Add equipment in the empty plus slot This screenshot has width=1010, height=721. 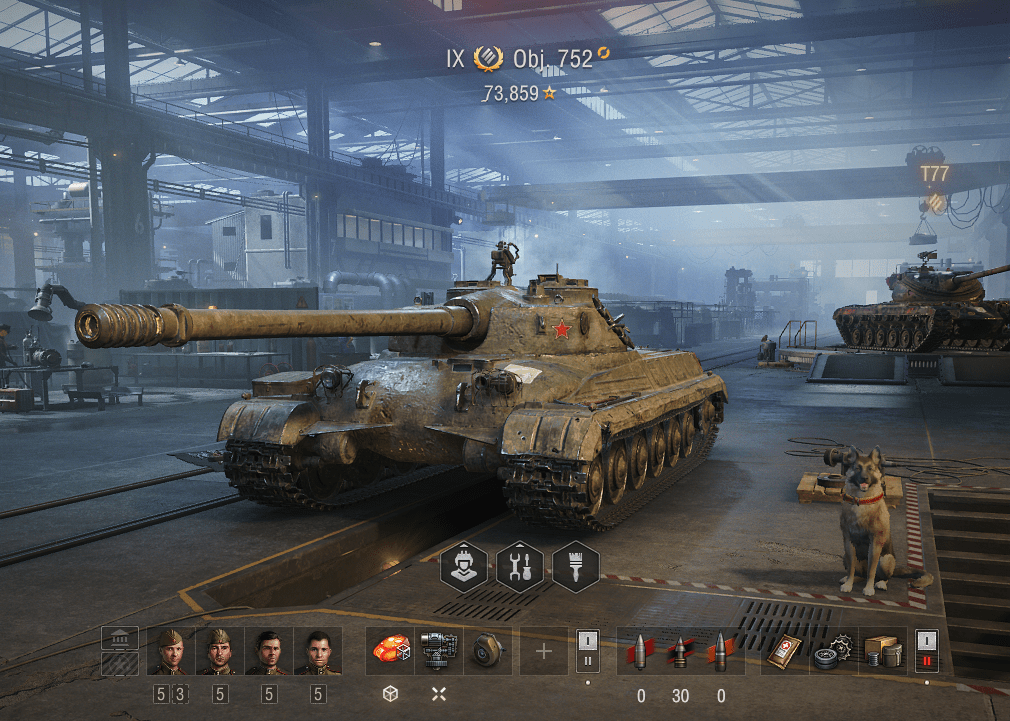pyautogui.click(x=543, y=652)
